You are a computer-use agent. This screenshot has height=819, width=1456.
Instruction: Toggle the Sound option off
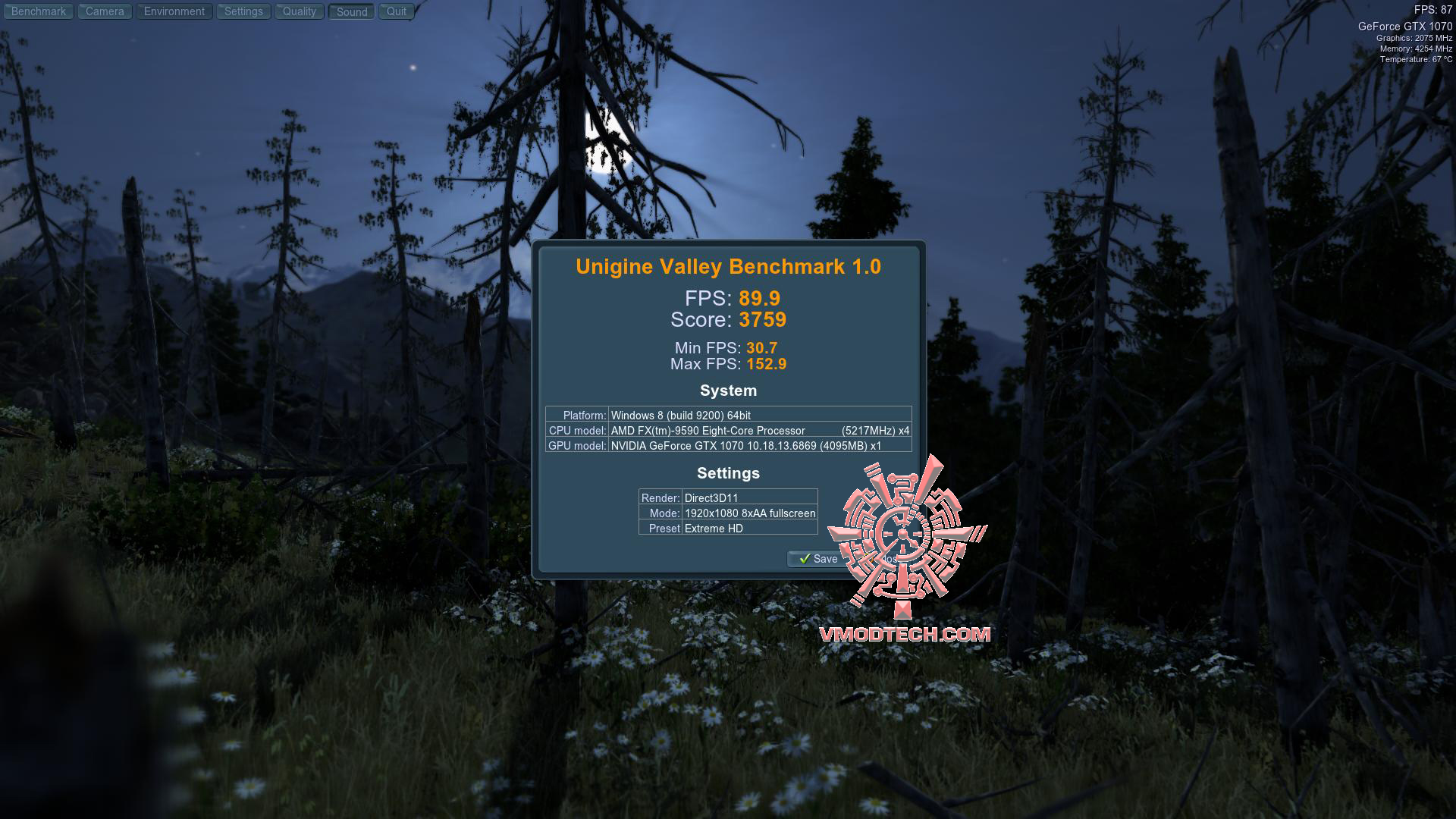(350, 11)
